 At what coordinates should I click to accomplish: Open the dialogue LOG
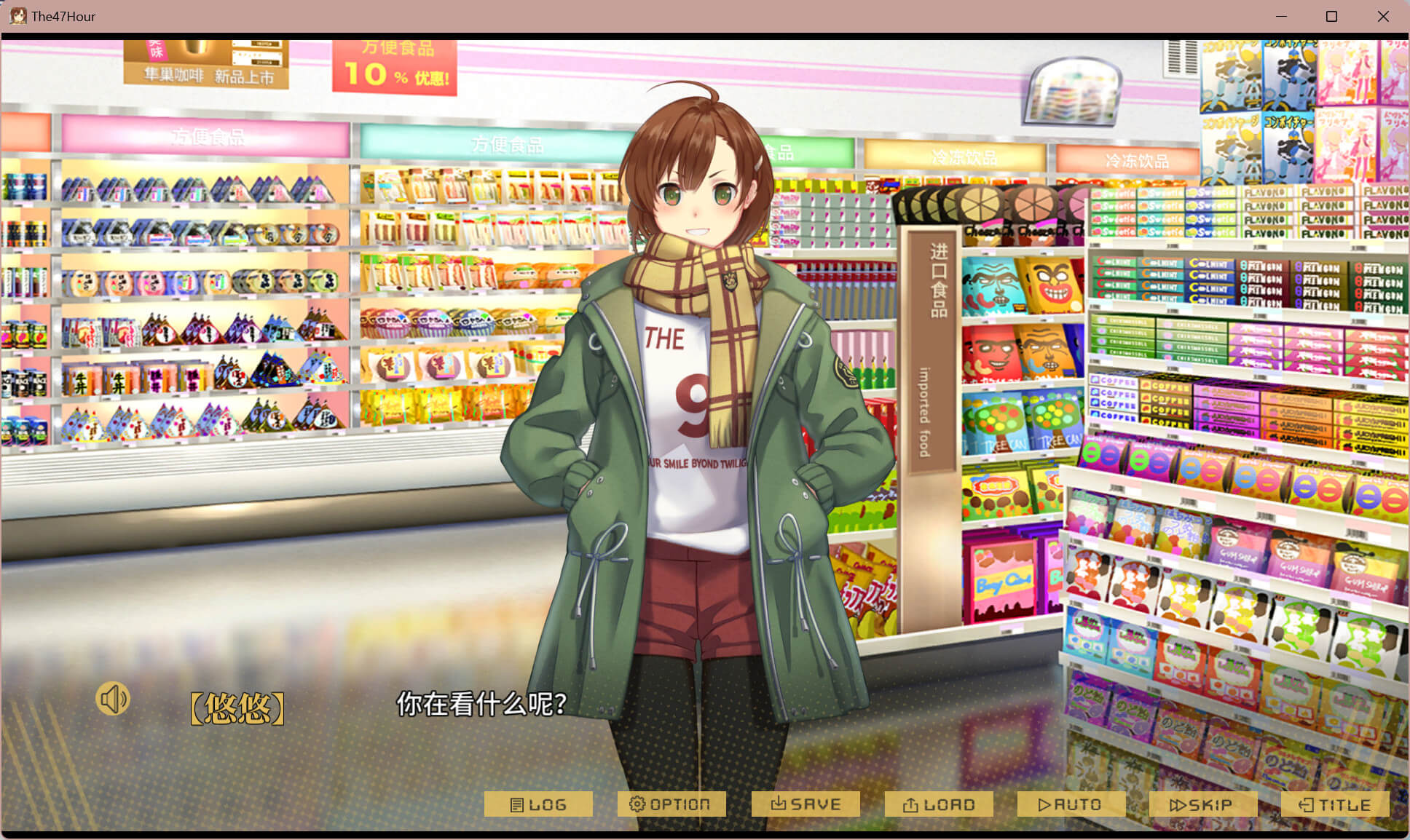(x=538, y=804)
